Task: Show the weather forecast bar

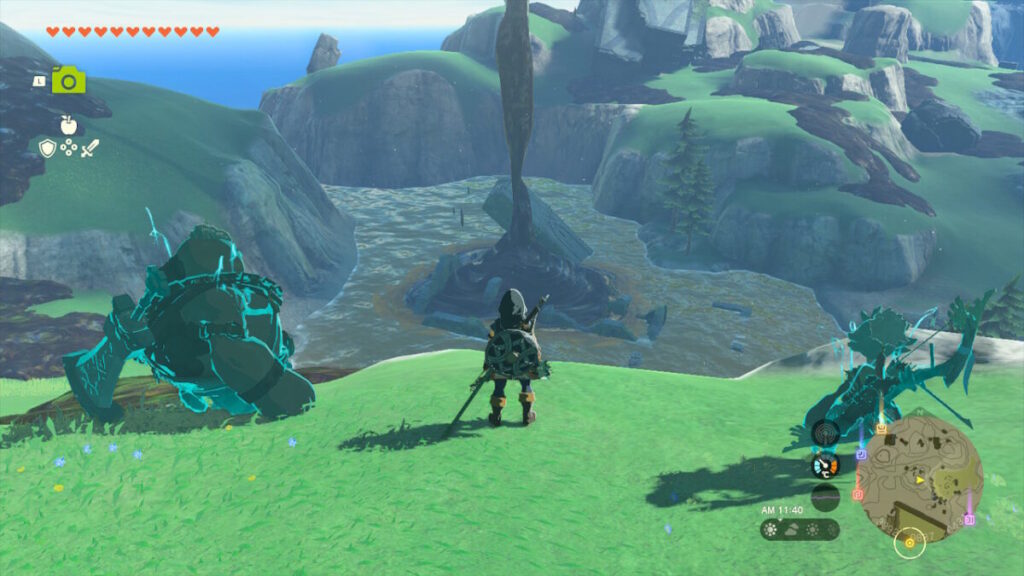Action: (799, 529)
